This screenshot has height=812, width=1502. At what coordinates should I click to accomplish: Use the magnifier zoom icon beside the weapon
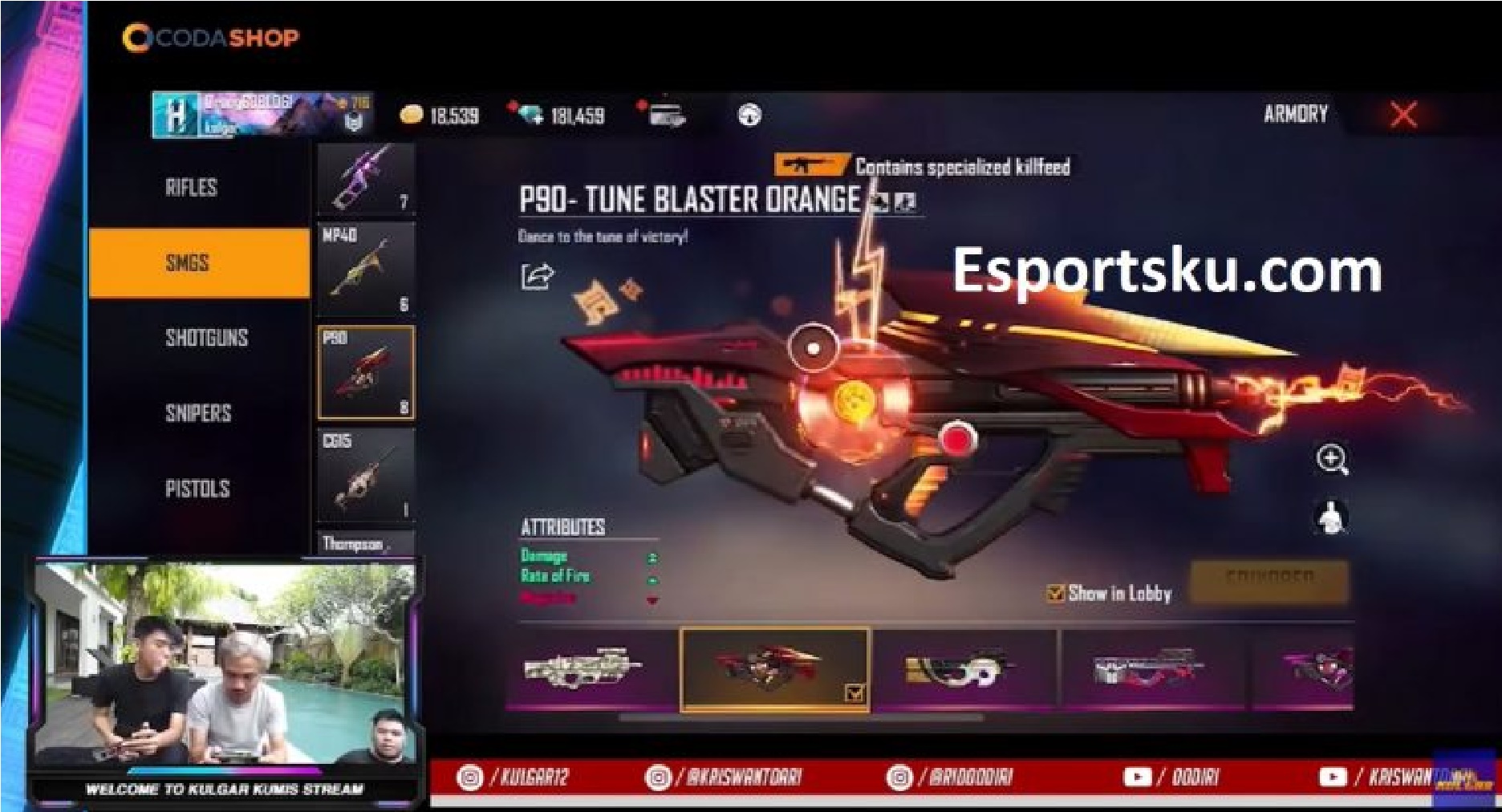point(1332,460)
